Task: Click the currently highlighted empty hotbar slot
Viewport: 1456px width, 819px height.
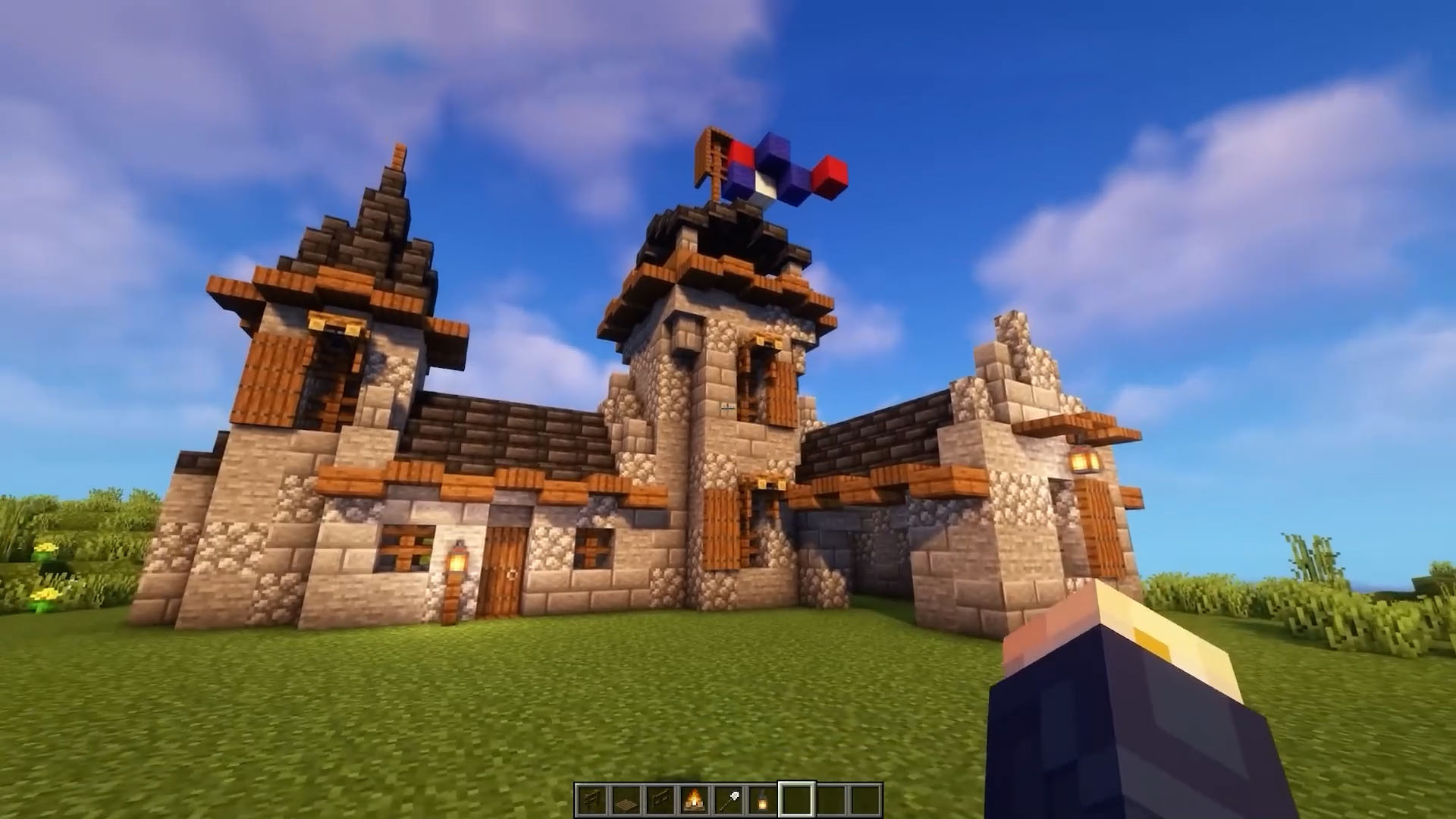Action: (796, 796)
